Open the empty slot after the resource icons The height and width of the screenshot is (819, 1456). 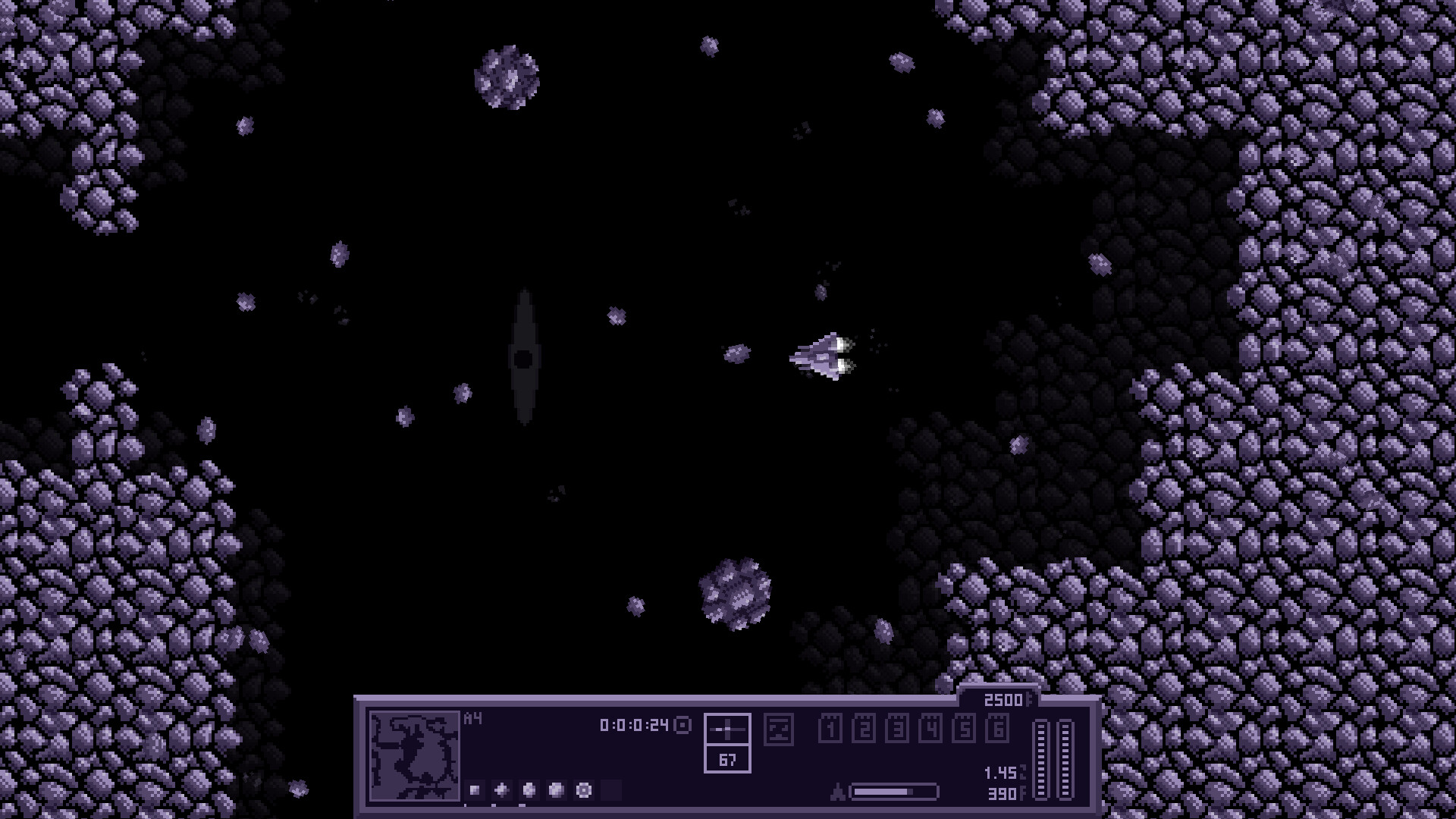(611, 792)
